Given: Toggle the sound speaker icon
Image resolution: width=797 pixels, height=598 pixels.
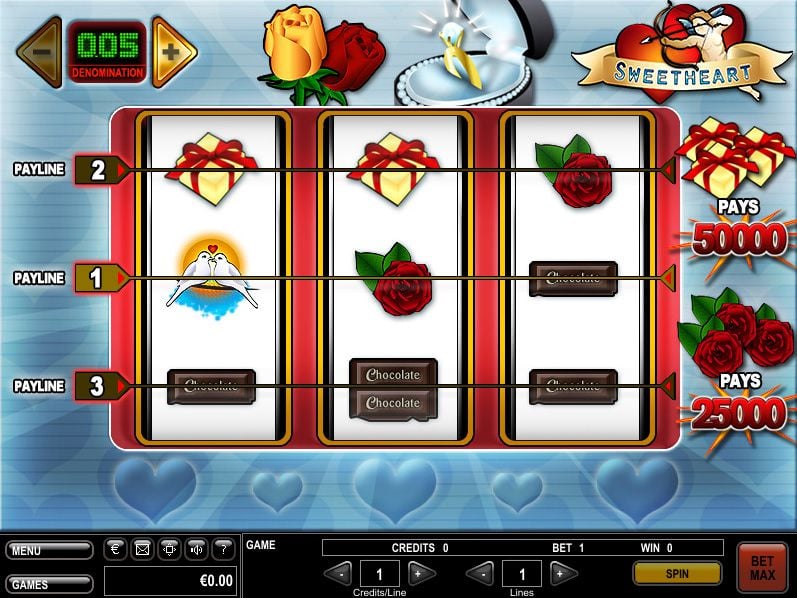Looking at the screenshot, I should tap(196, 549).
